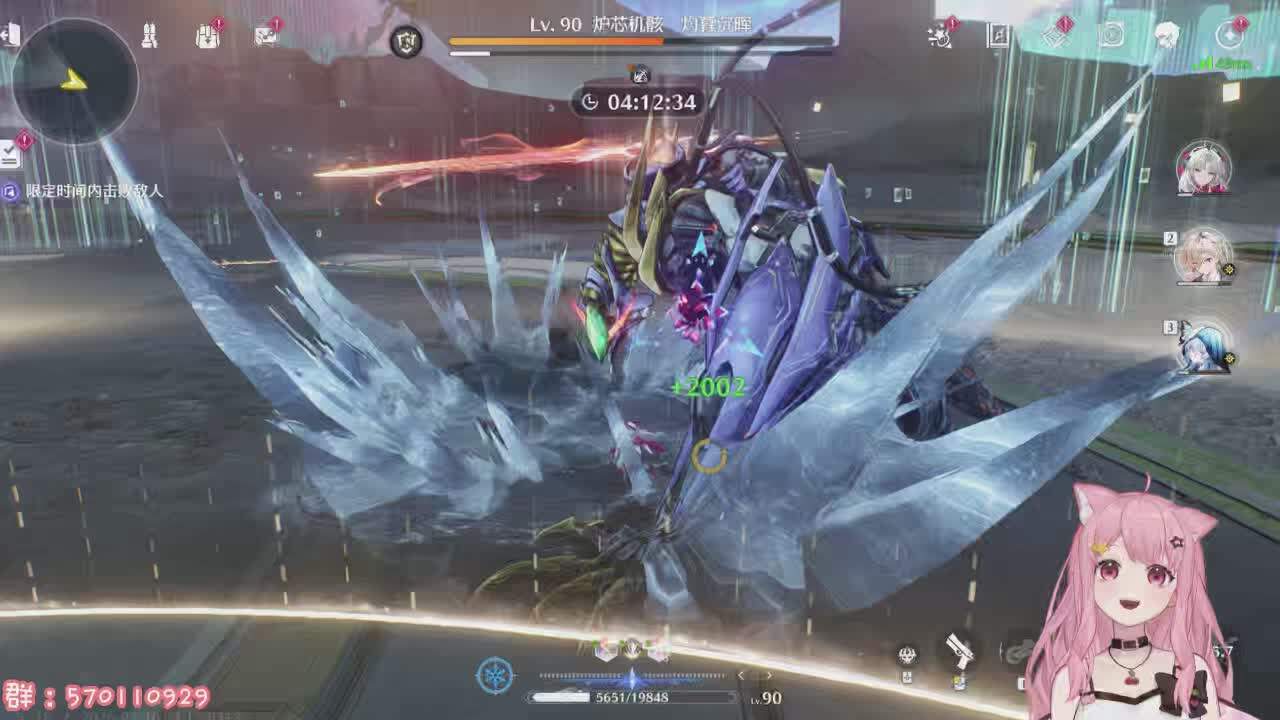Screen dimensions: 1280x720
Task: Click the character head icon in top bar
Action: 1166,36
